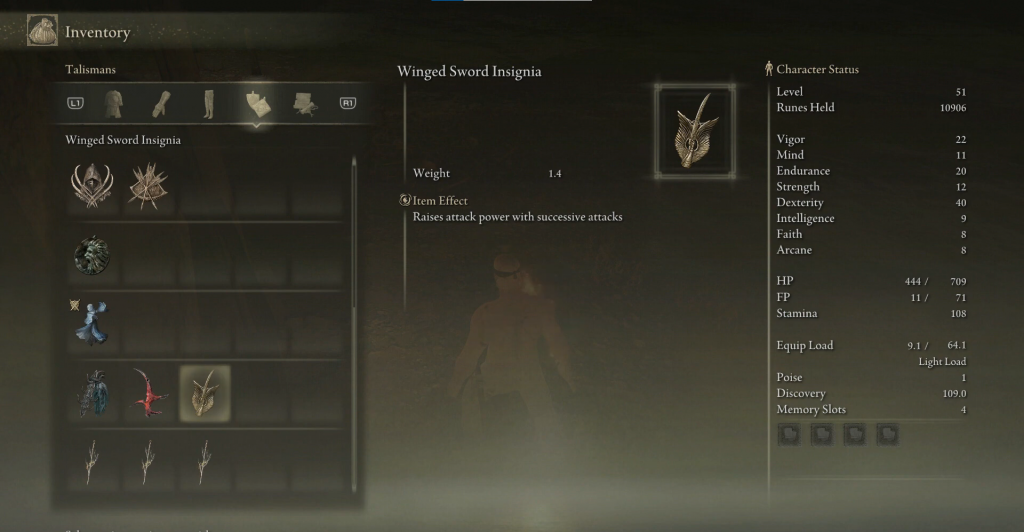The height and width of the screenshot is (532, 1024).
Task: Pick the blue dancer charm talisman
Action: point(92,324)
